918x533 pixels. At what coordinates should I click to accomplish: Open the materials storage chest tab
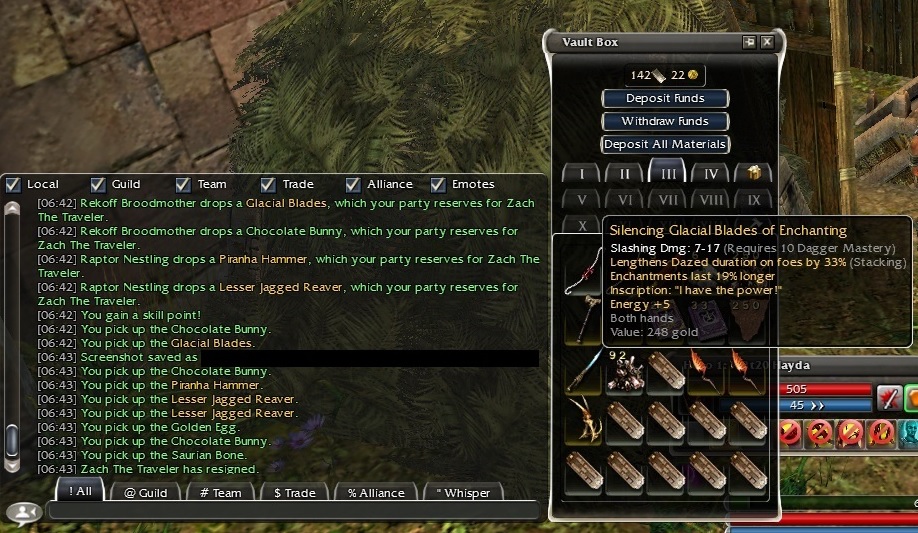753,173
